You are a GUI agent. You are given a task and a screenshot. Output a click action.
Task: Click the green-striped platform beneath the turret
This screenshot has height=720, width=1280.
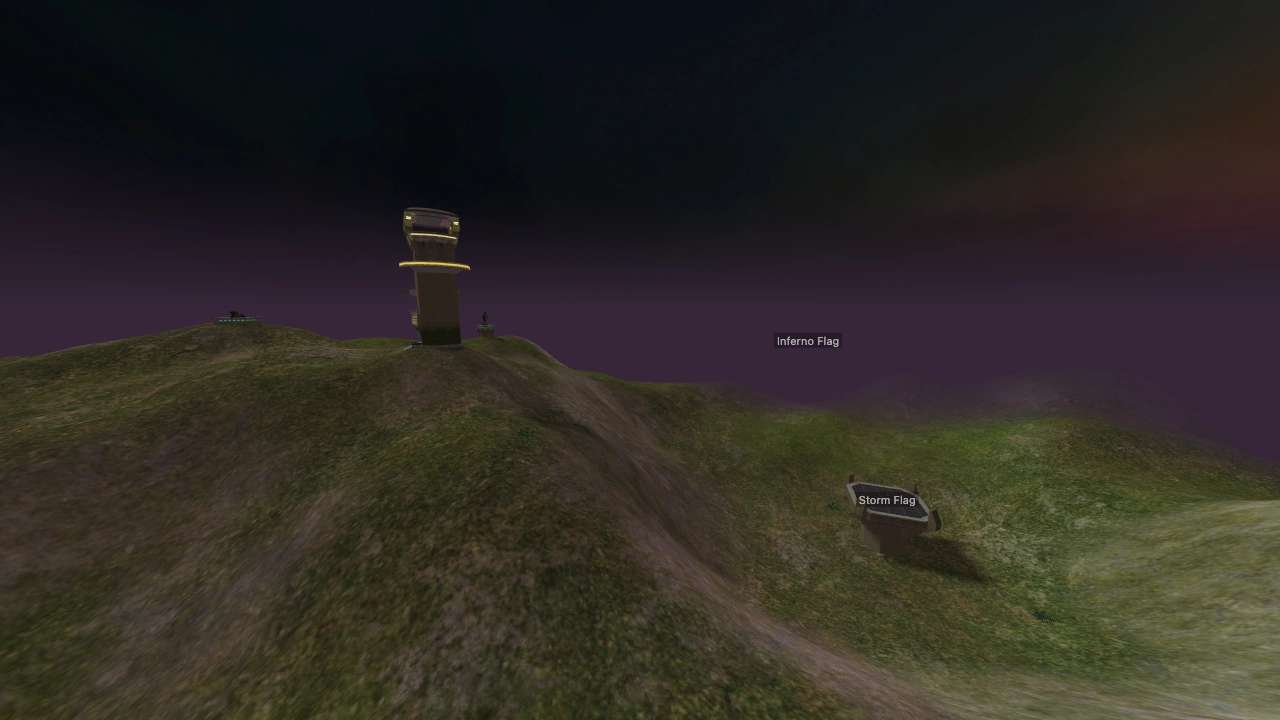pos(232,321)
